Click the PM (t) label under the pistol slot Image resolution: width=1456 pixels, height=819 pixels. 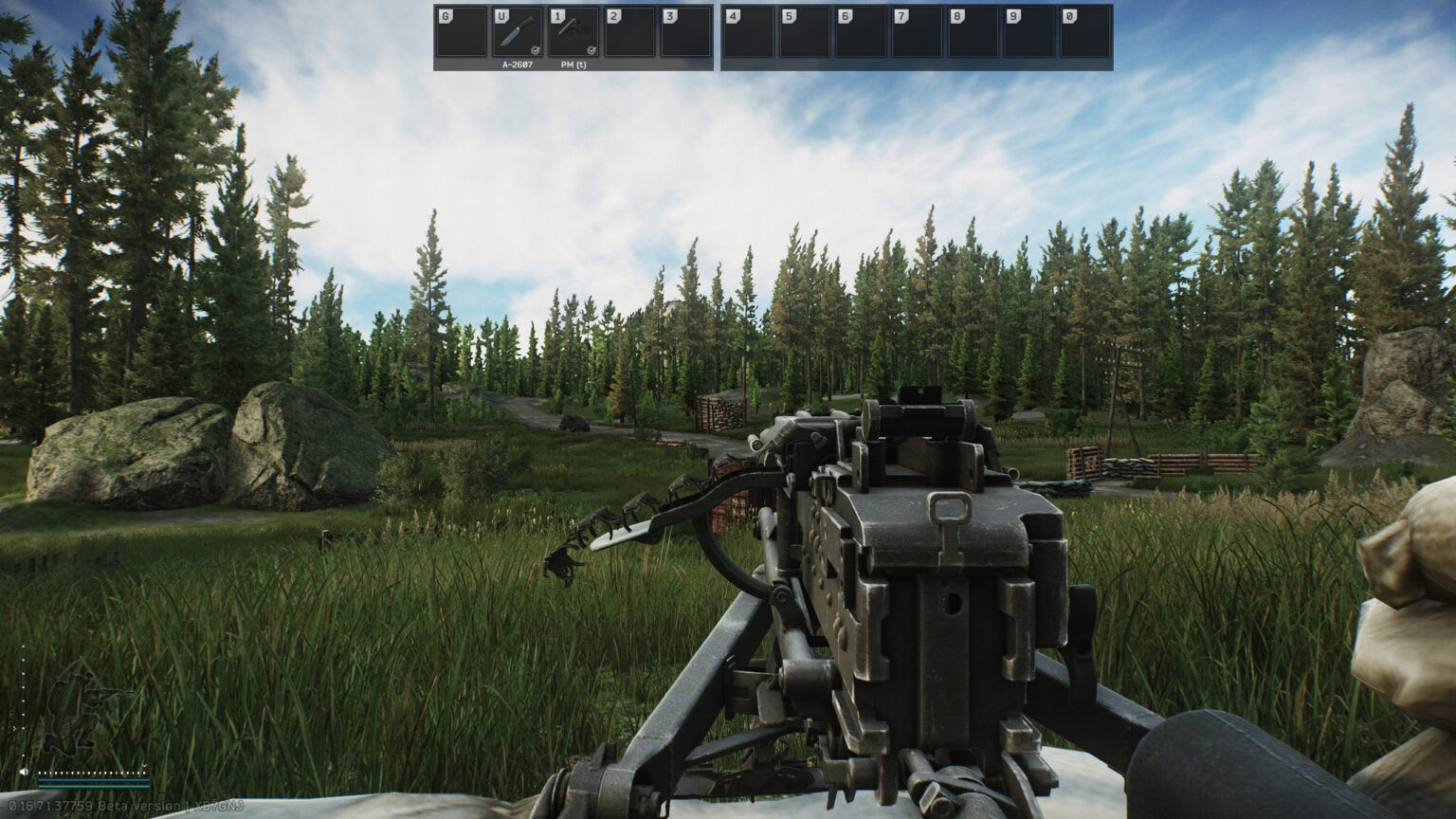pos(573,65)
